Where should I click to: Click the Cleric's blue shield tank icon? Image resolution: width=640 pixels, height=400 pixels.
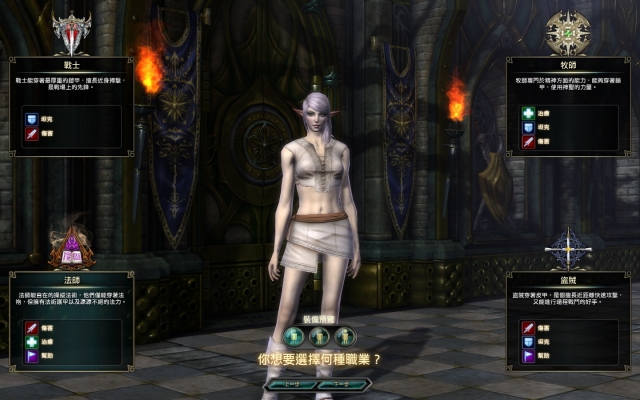click(x=528, y=127)
